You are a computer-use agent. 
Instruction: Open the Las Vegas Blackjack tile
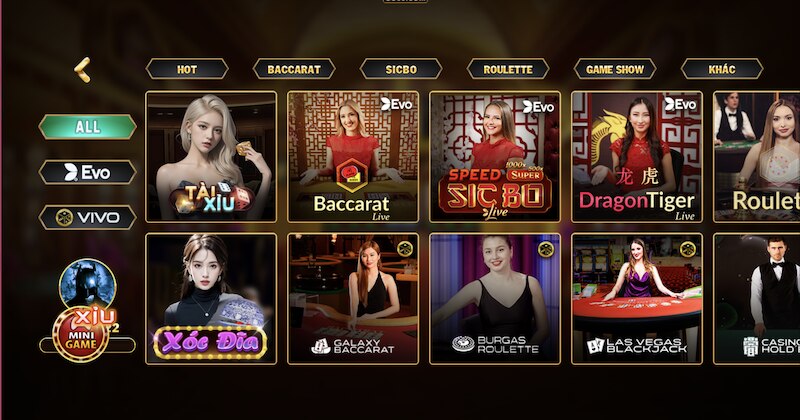coord(637,298)
